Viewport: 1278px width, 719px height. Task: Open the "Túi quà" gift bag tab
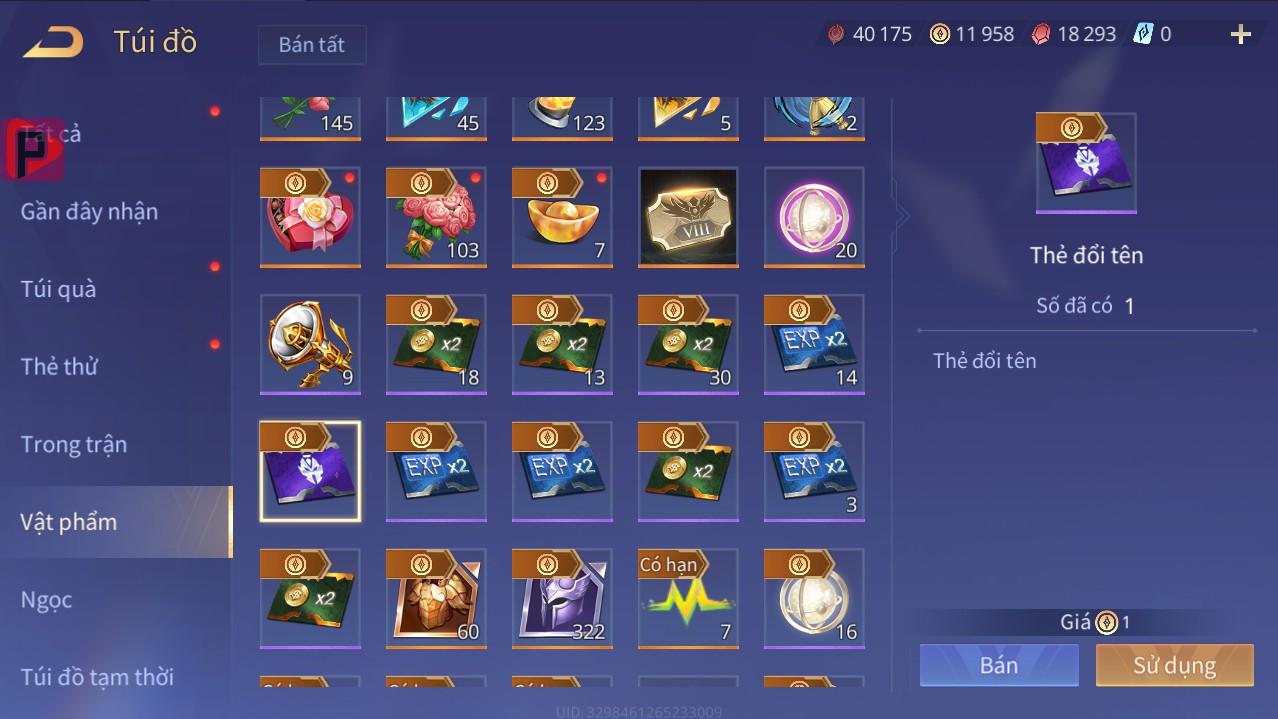(59, 289)
